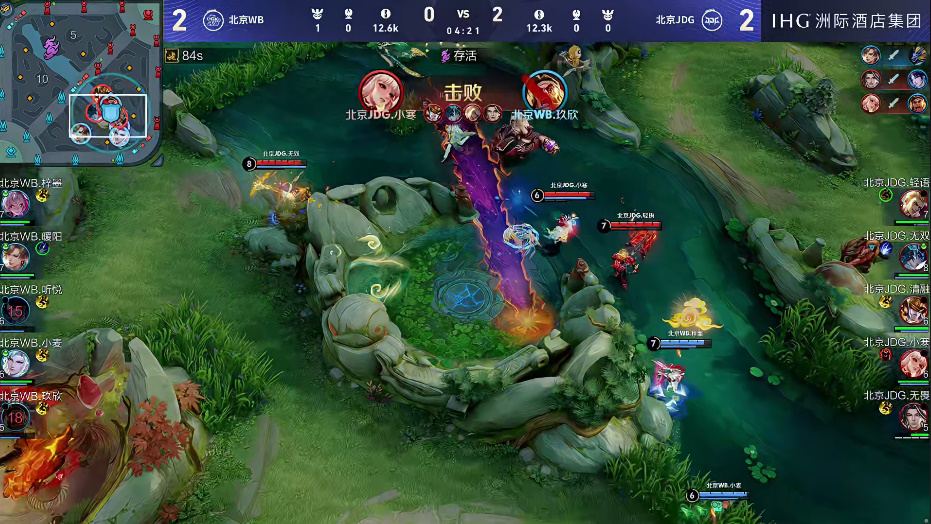Select the 北京JDG.无双 player portrait
Viewport: 931px width, 524px height.
click(913, 257)
